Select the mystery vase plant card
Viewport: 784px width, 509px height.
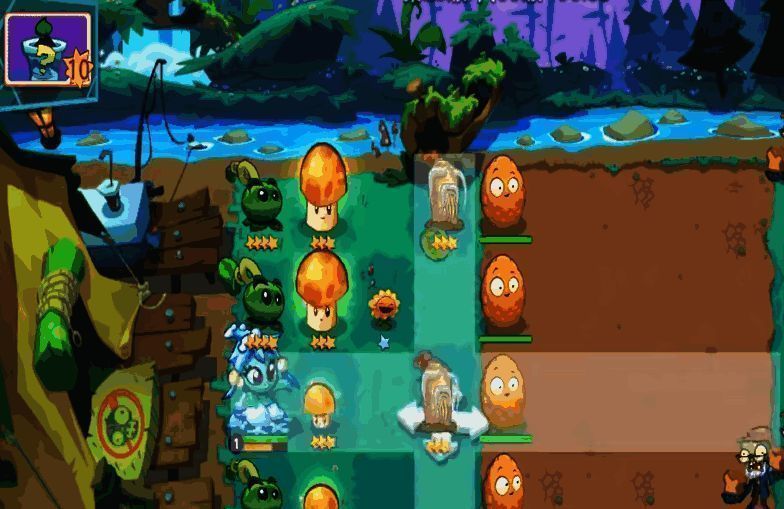click(47, 46)
